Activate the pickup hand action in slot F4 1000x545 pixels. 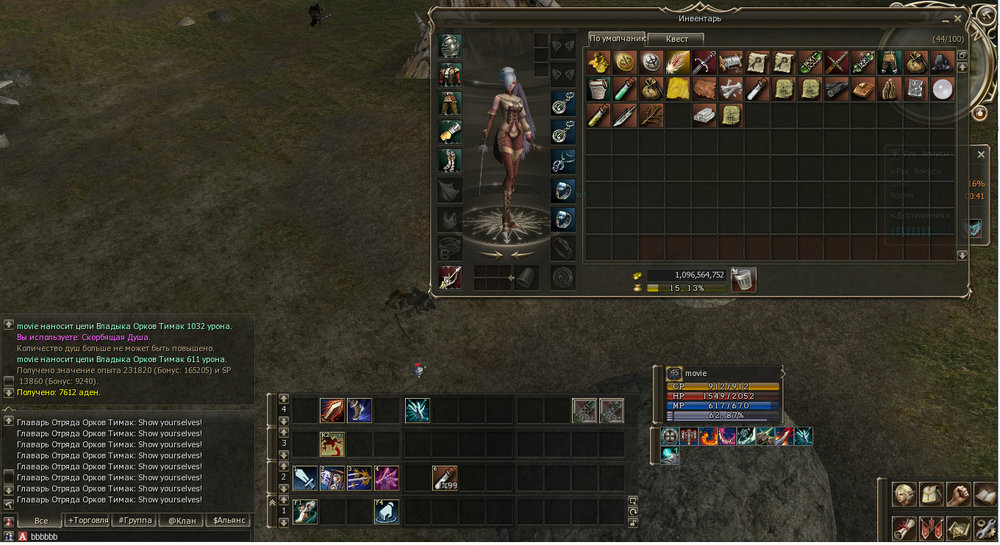coord(387,511)
